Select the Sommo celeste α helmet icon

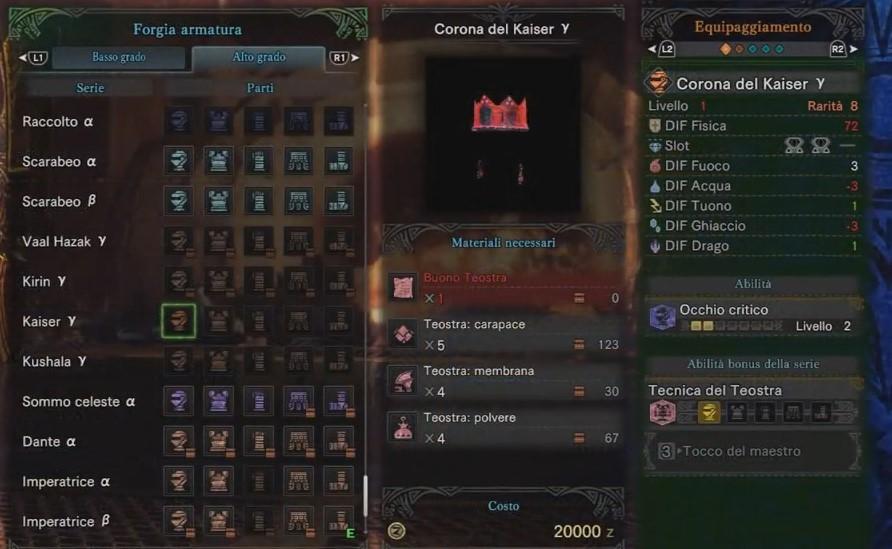point(179,402)
